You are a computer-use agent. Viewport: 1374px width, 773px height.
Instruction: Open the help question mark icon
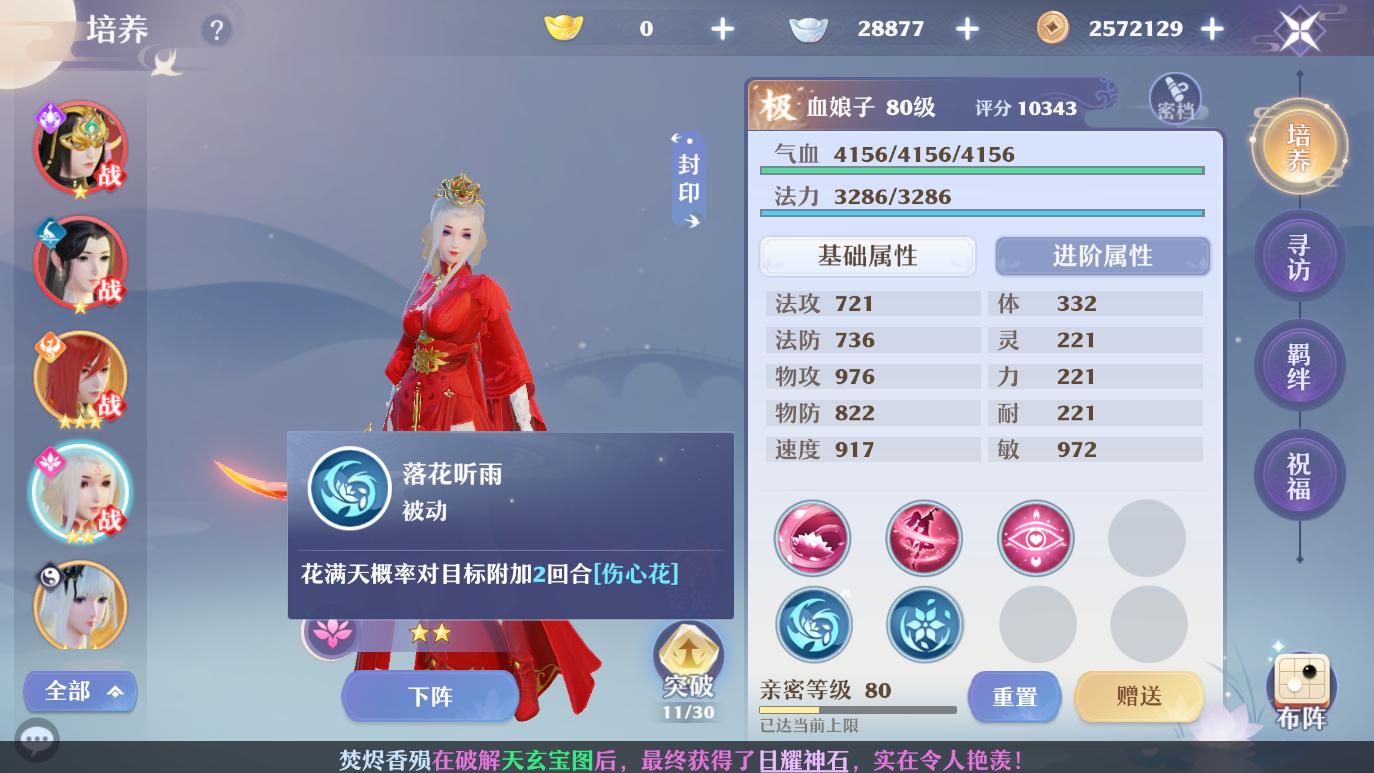point(217,30)
